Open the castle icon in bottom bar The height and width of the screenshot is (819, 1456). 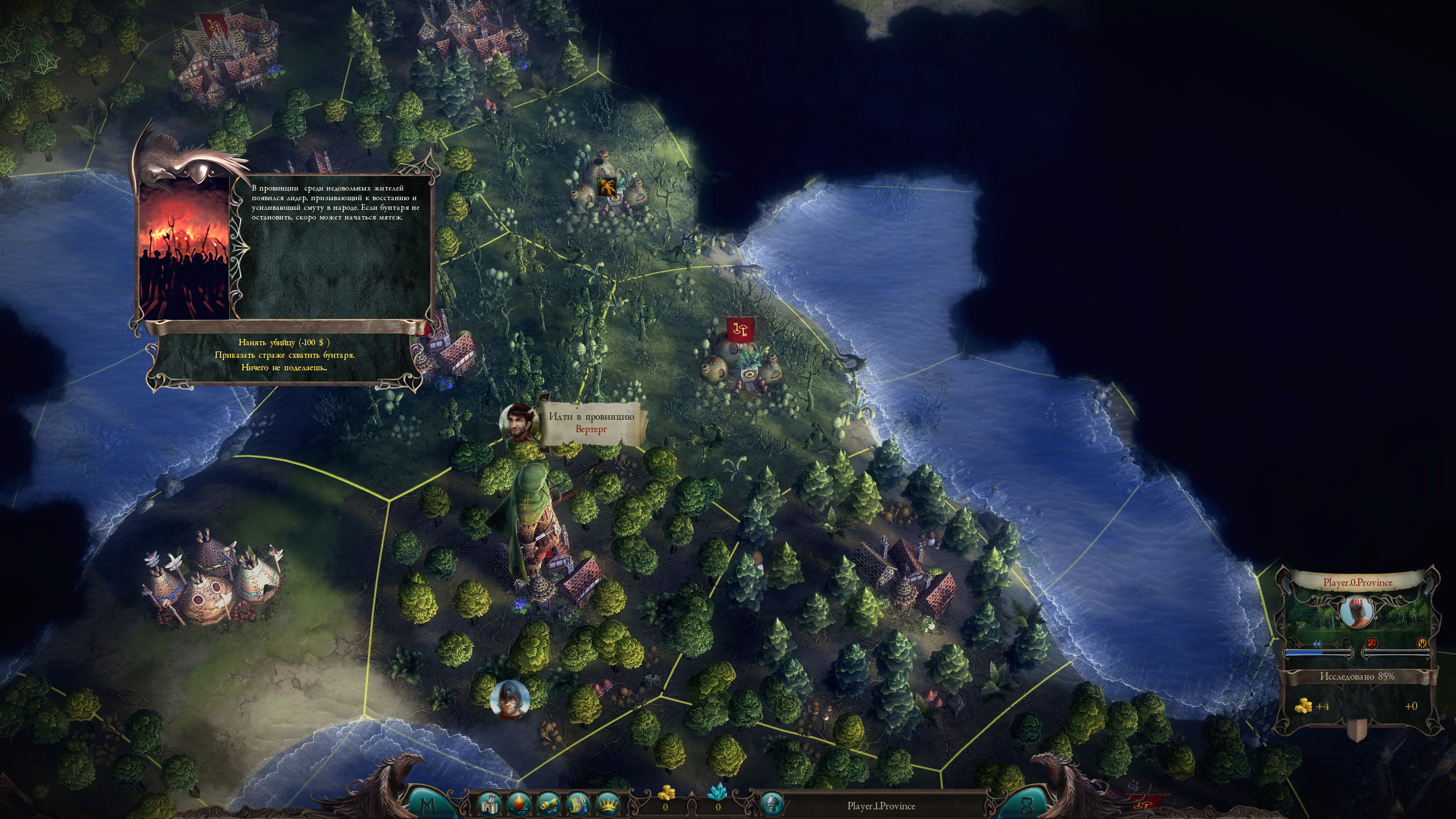[490, 805]
